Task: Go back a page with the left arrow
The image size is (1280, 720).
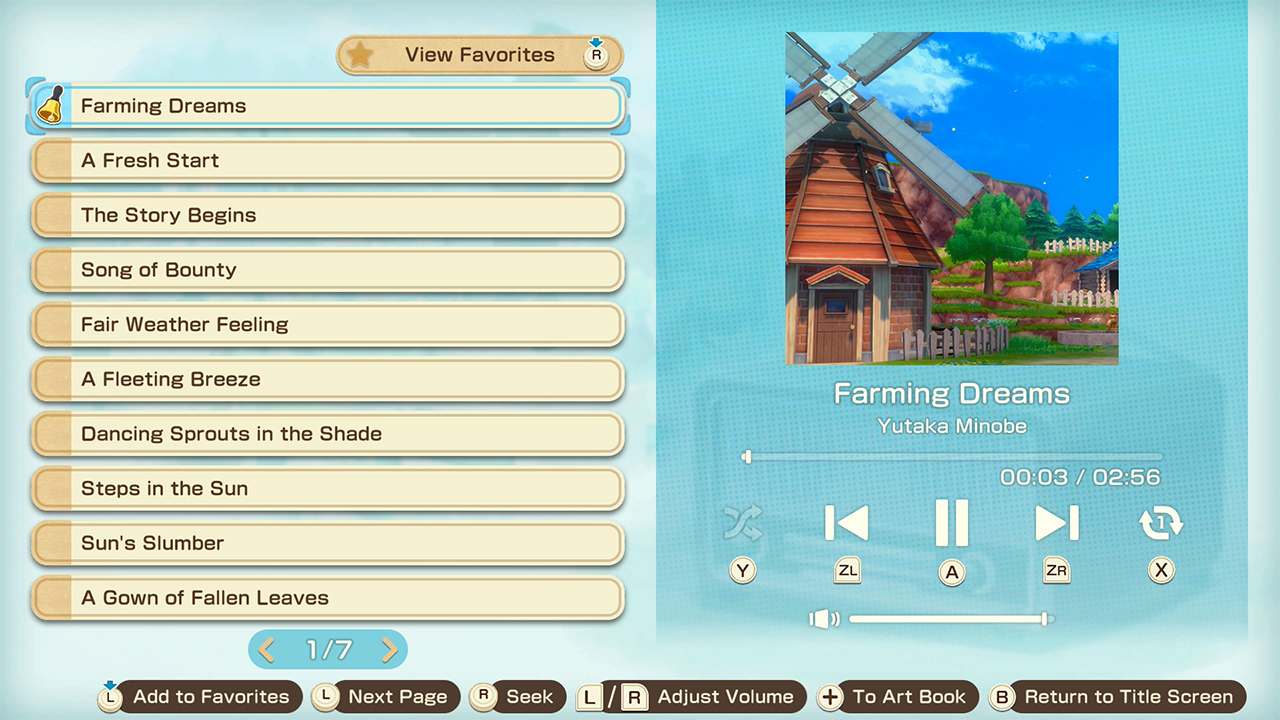Action: click(265, 650)
